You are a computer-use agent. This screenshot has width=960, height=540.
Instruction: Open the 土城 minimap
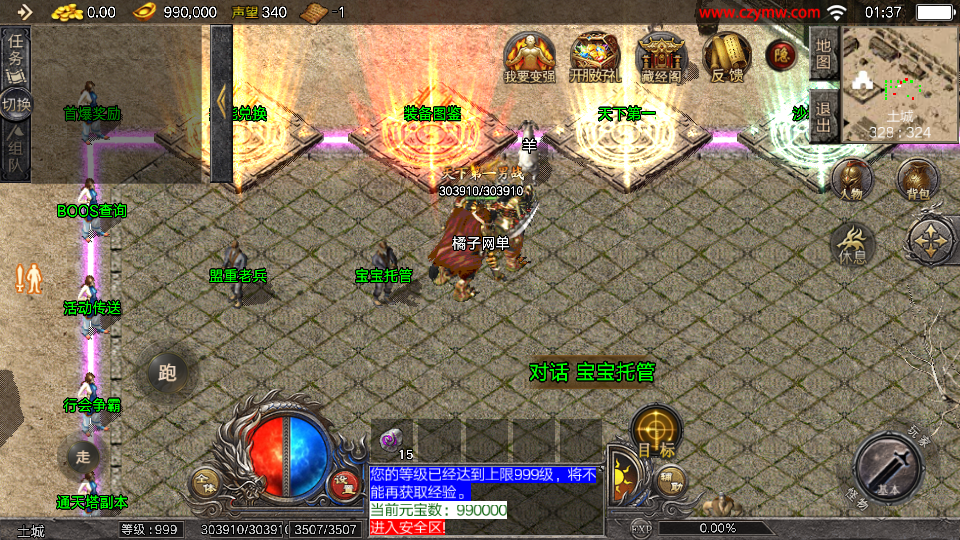click(899, 84)
